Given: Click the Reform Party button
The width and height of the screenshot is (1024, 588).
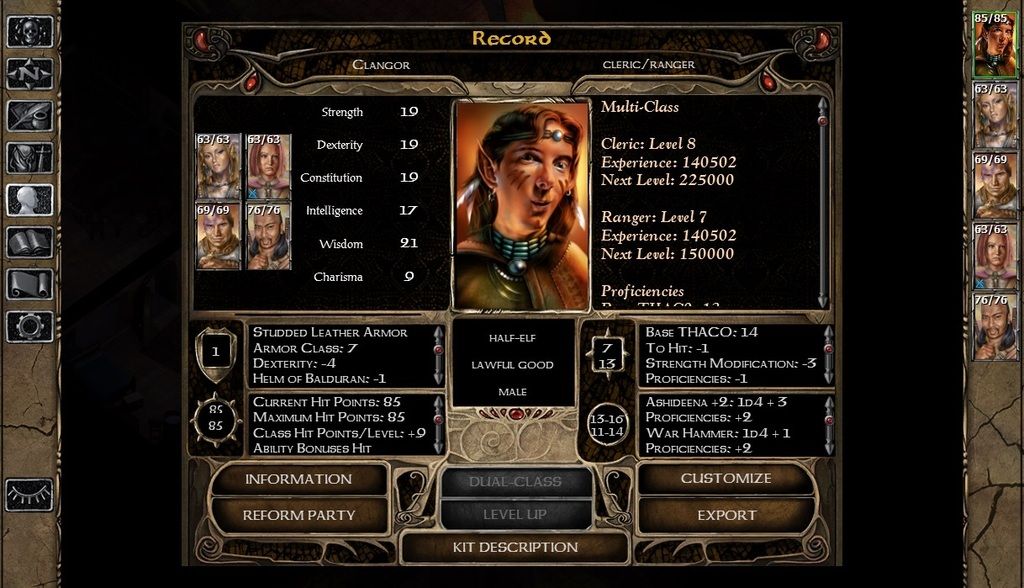Looking at the screenshot, I should point(298,515).
